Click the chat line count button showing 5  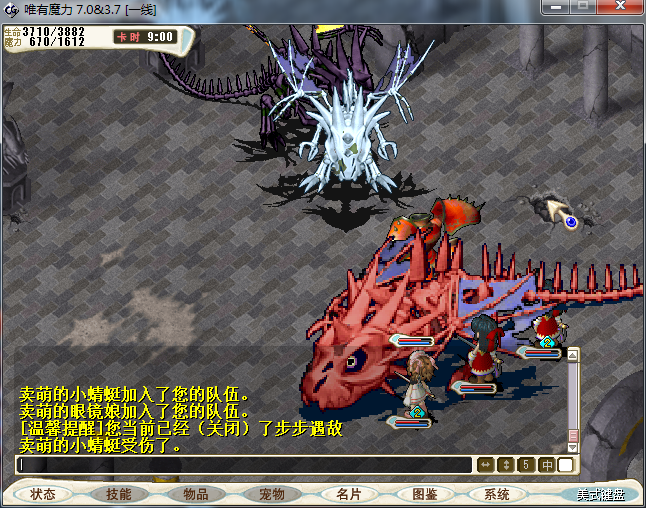pyautogui.click(x=526, y=465)
